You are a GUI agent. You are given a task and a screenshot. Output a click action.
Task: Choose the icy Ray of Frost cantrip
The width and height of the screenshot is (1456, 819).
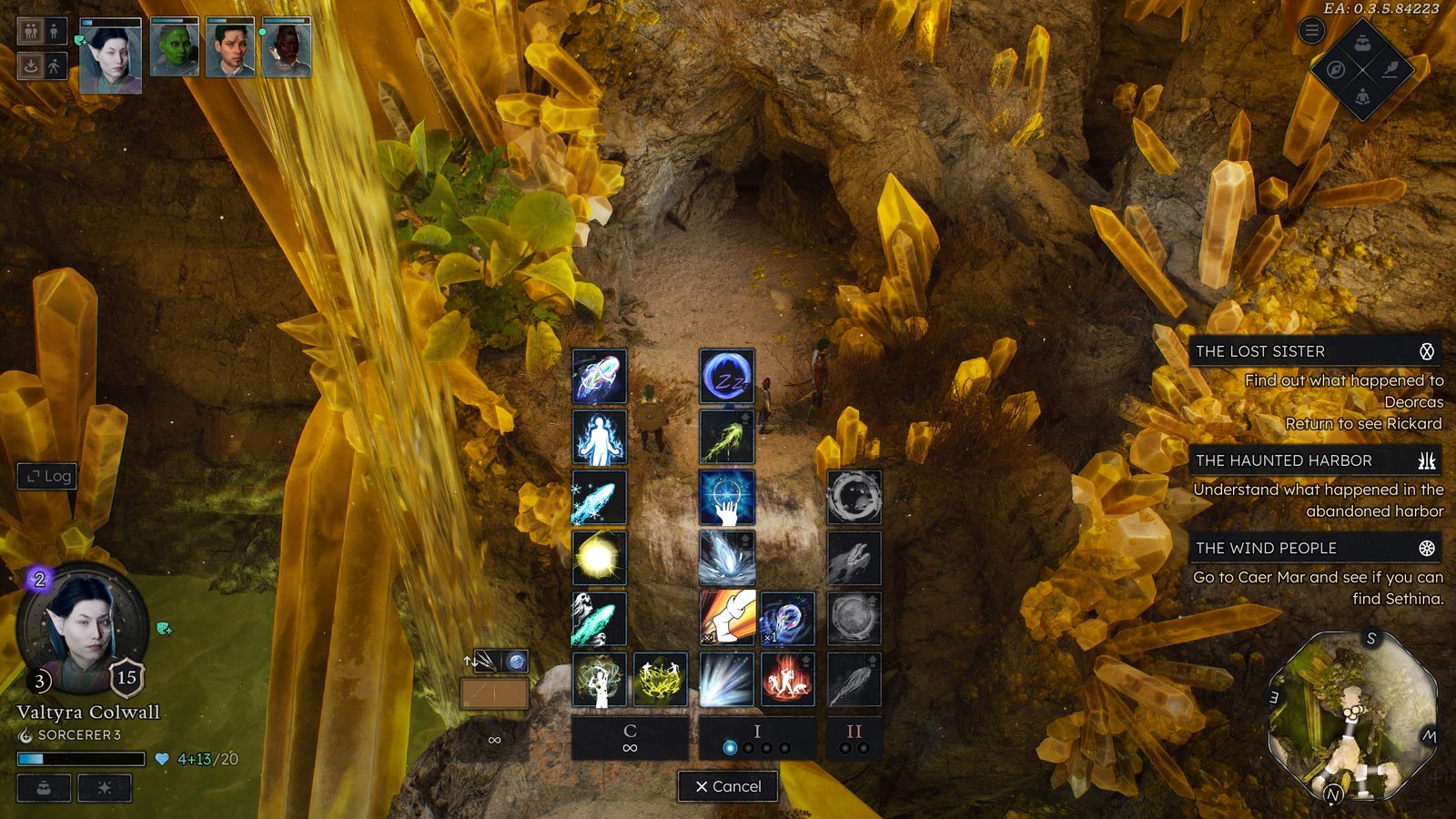coord(599,498)
